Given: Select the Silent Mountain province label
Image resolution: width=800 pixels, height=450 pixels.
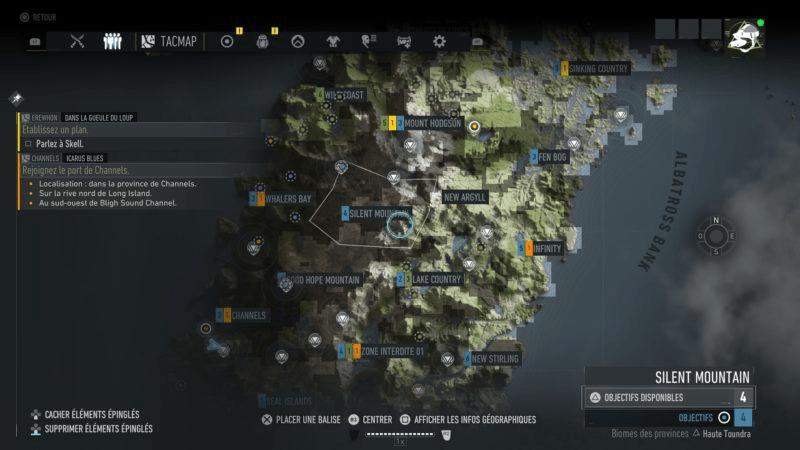Looking at the screenshot, I should click(377, 214).
